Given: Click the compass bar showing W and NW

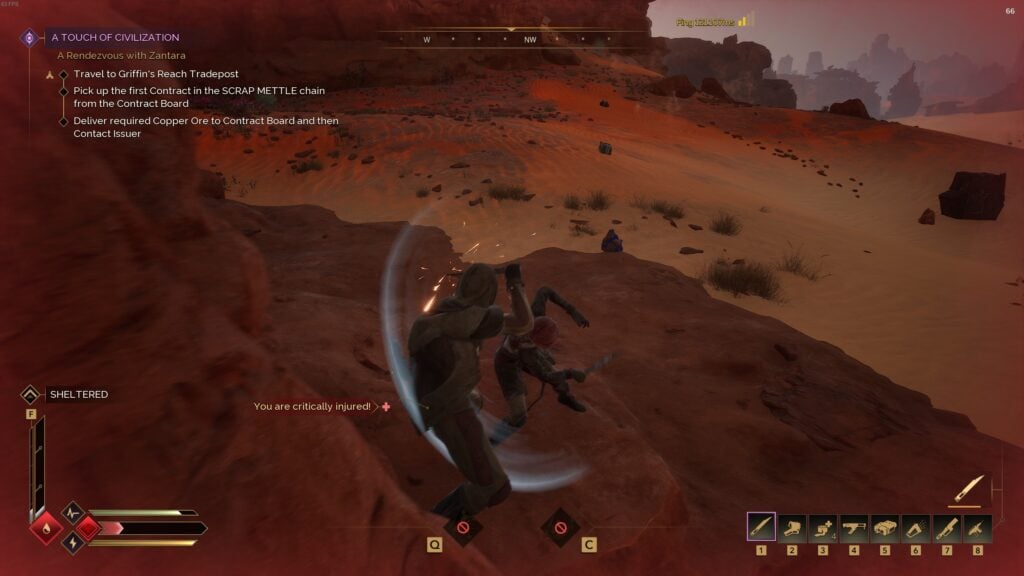Looking at the screenshot, I should 512,40.
